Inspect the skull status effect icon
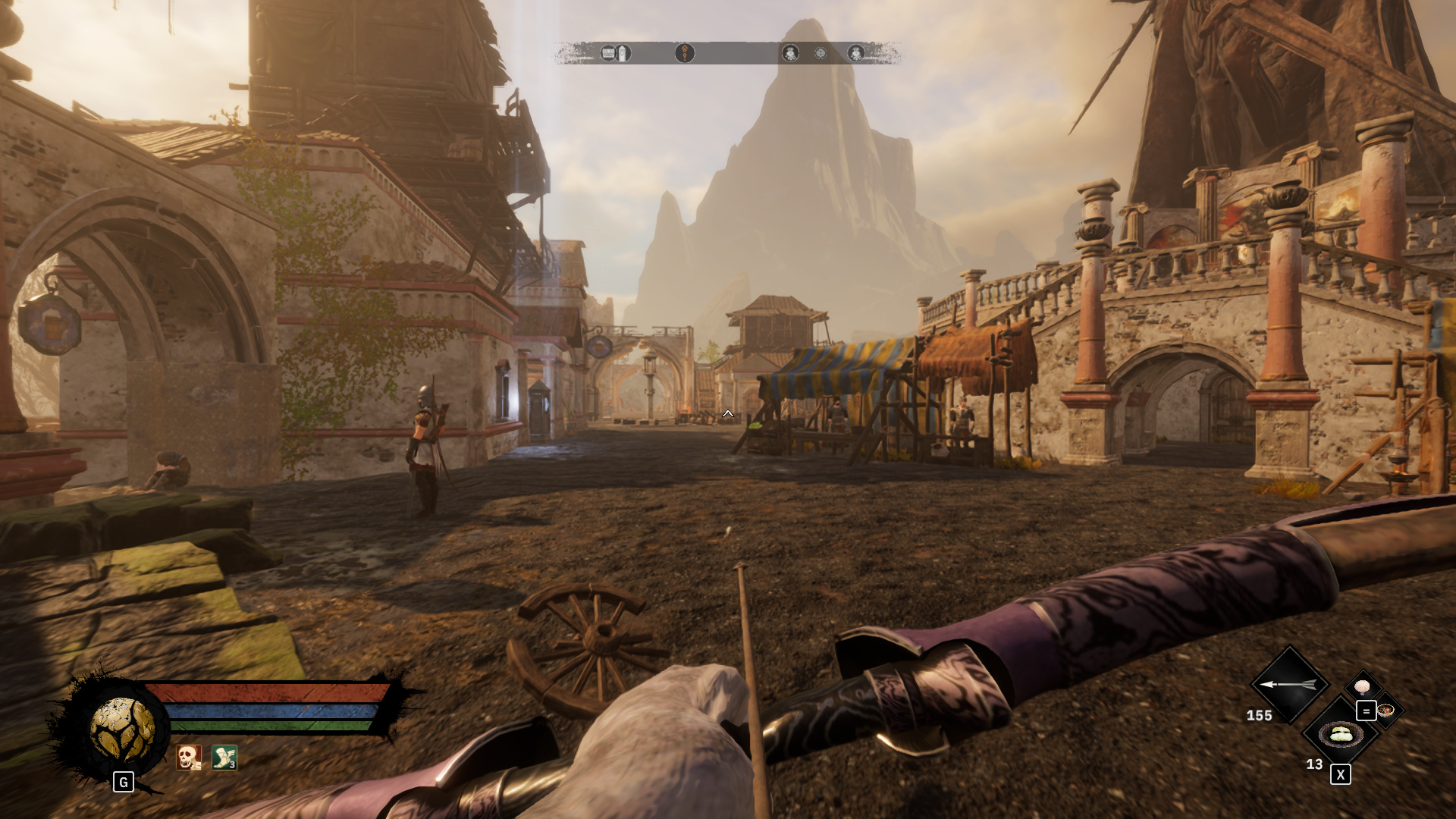 click(188, 757)
